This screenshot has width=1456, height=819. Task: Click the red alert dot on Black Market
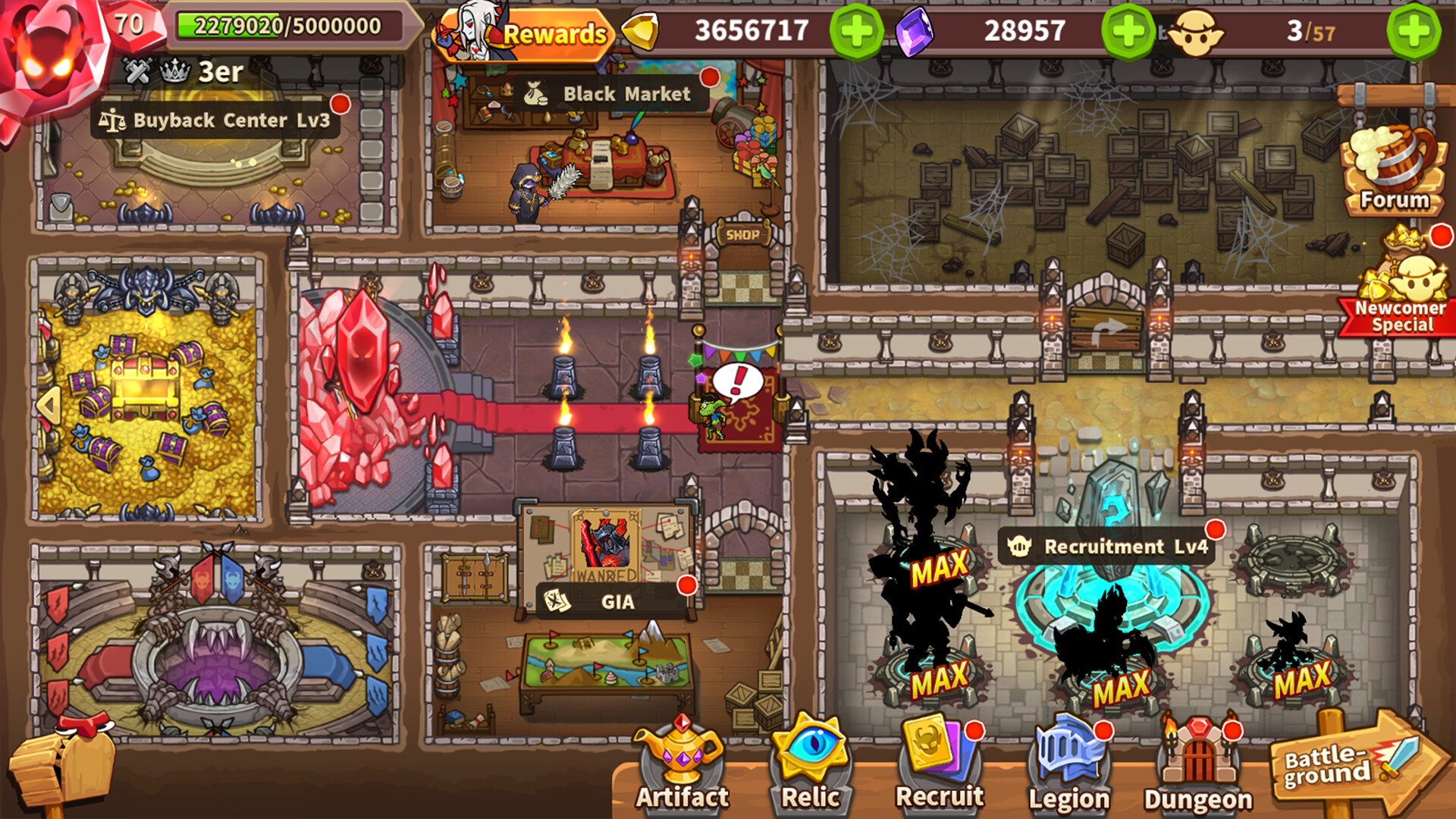pos(710,75)
